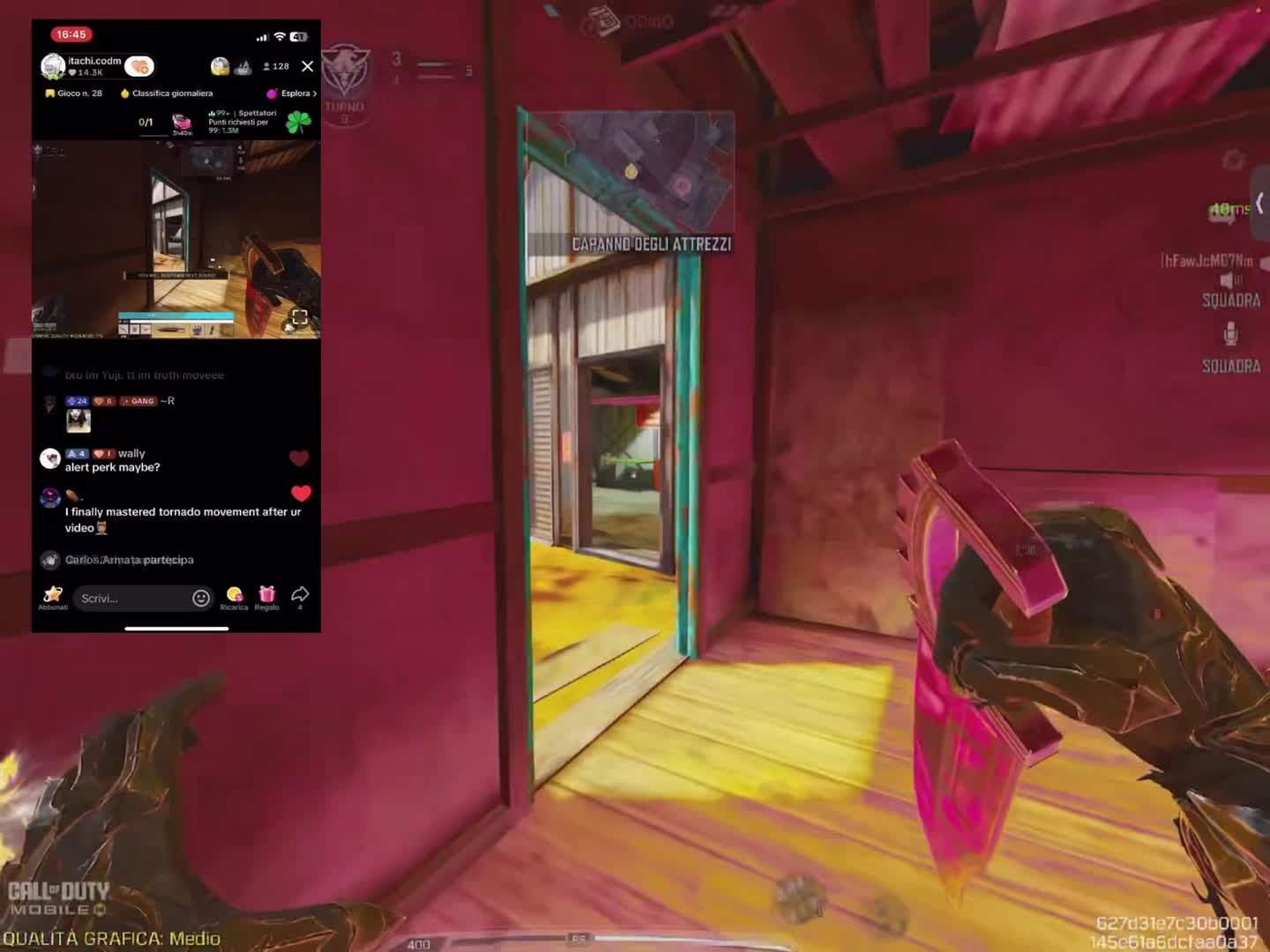View the 128 viewers list
This screenshot has width=1270, height=952.
276,66
